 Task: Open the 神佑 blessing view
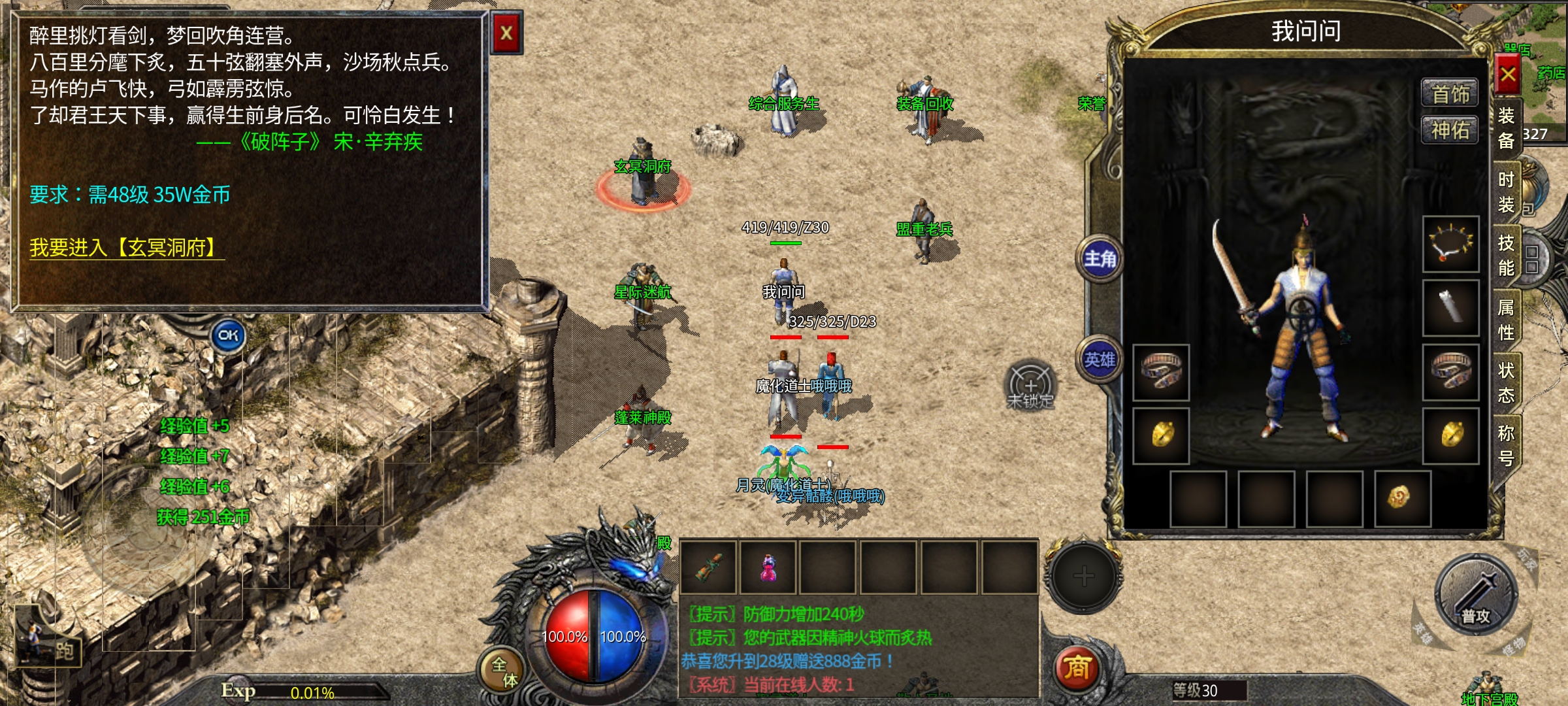[1450, 130]
